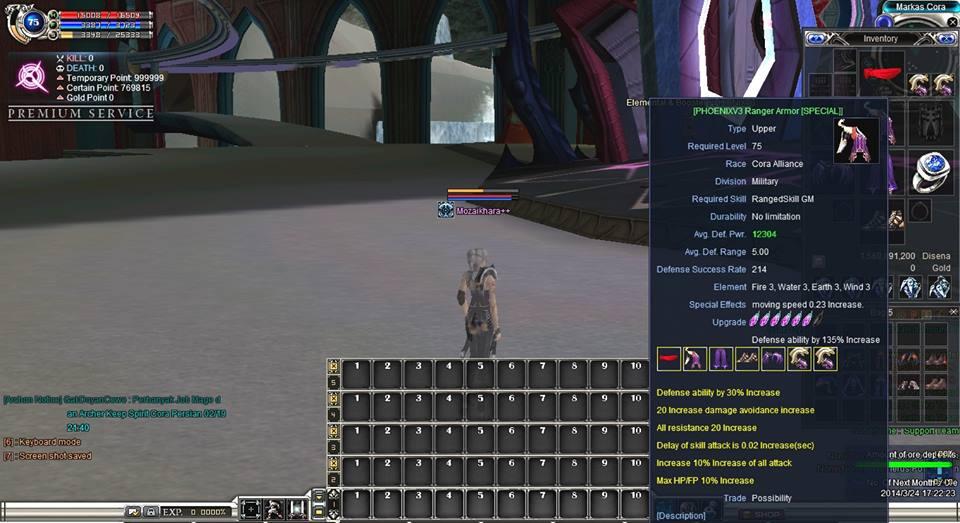Click the crosshair target icon on the bottom bar

click(x=250, y=510)
